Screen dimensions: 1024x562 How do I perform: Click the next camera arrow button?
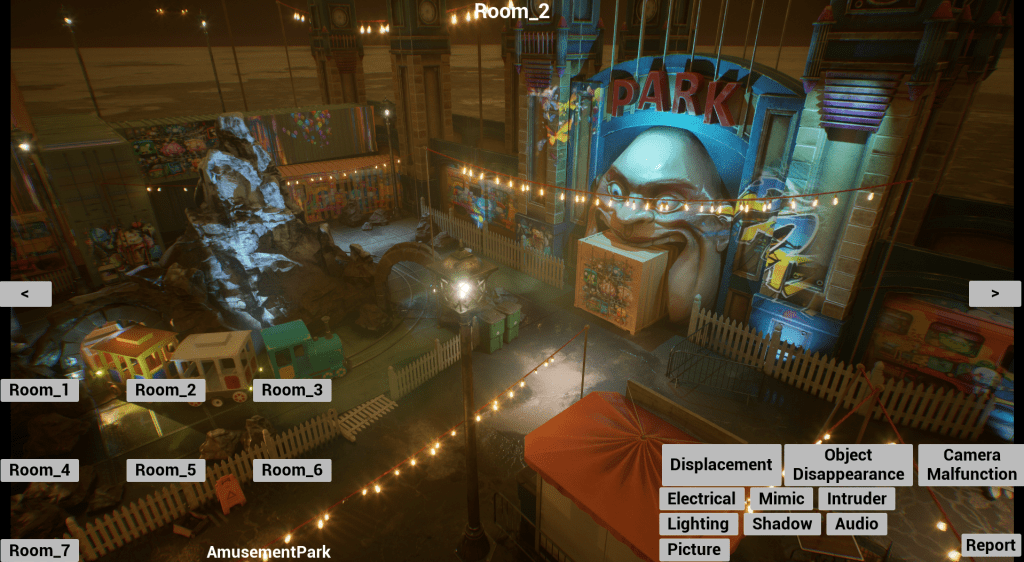pyautogui.click(x=994, y=293)
